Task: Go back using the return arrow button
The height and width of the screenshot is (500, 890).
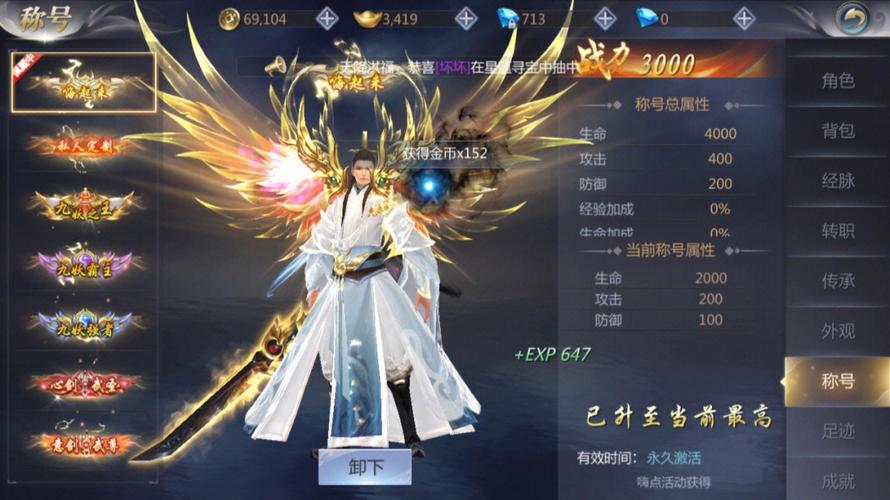Action: click(851, 18)
